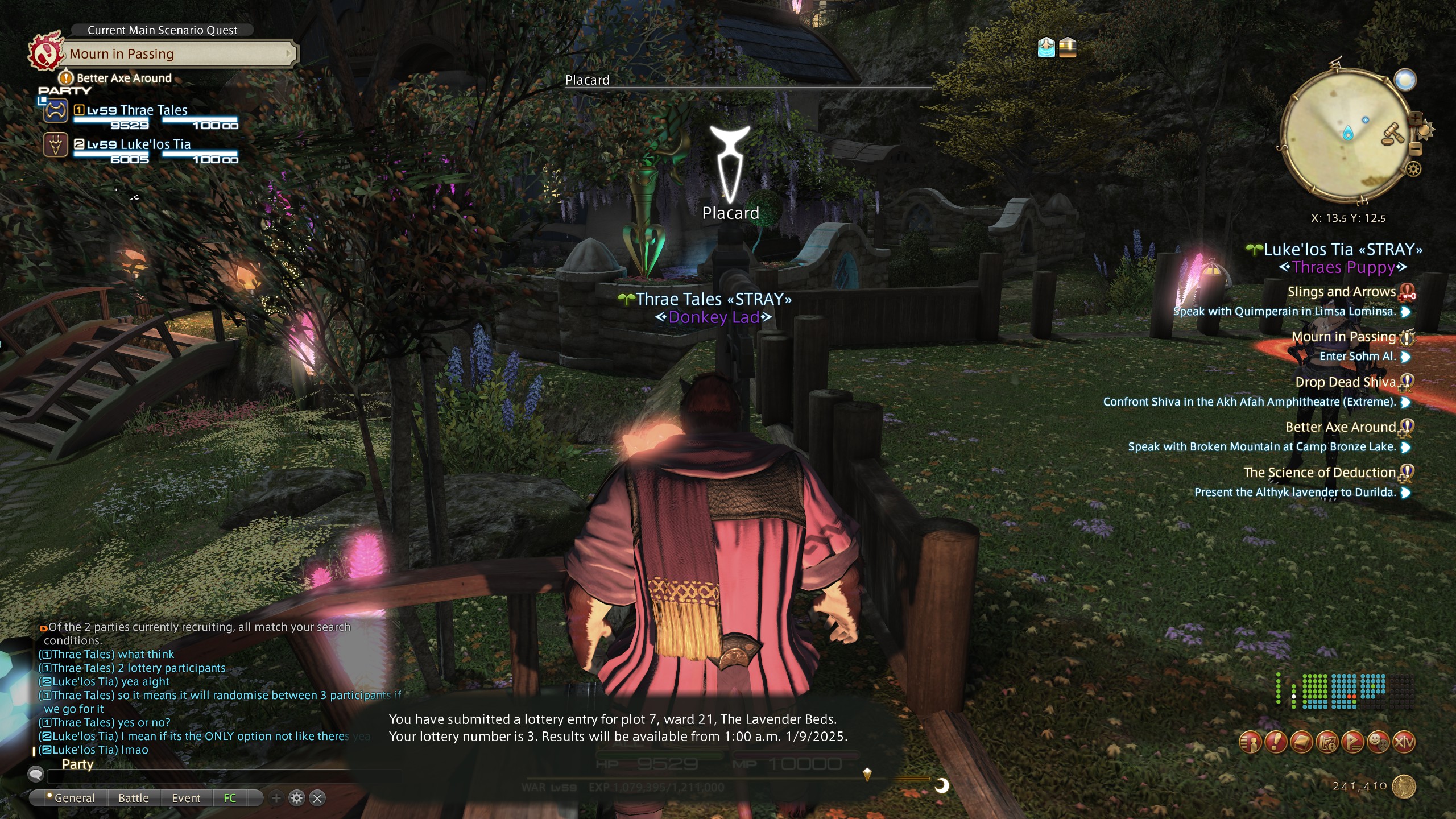Open the Social menu with smiley faces

1378,742
